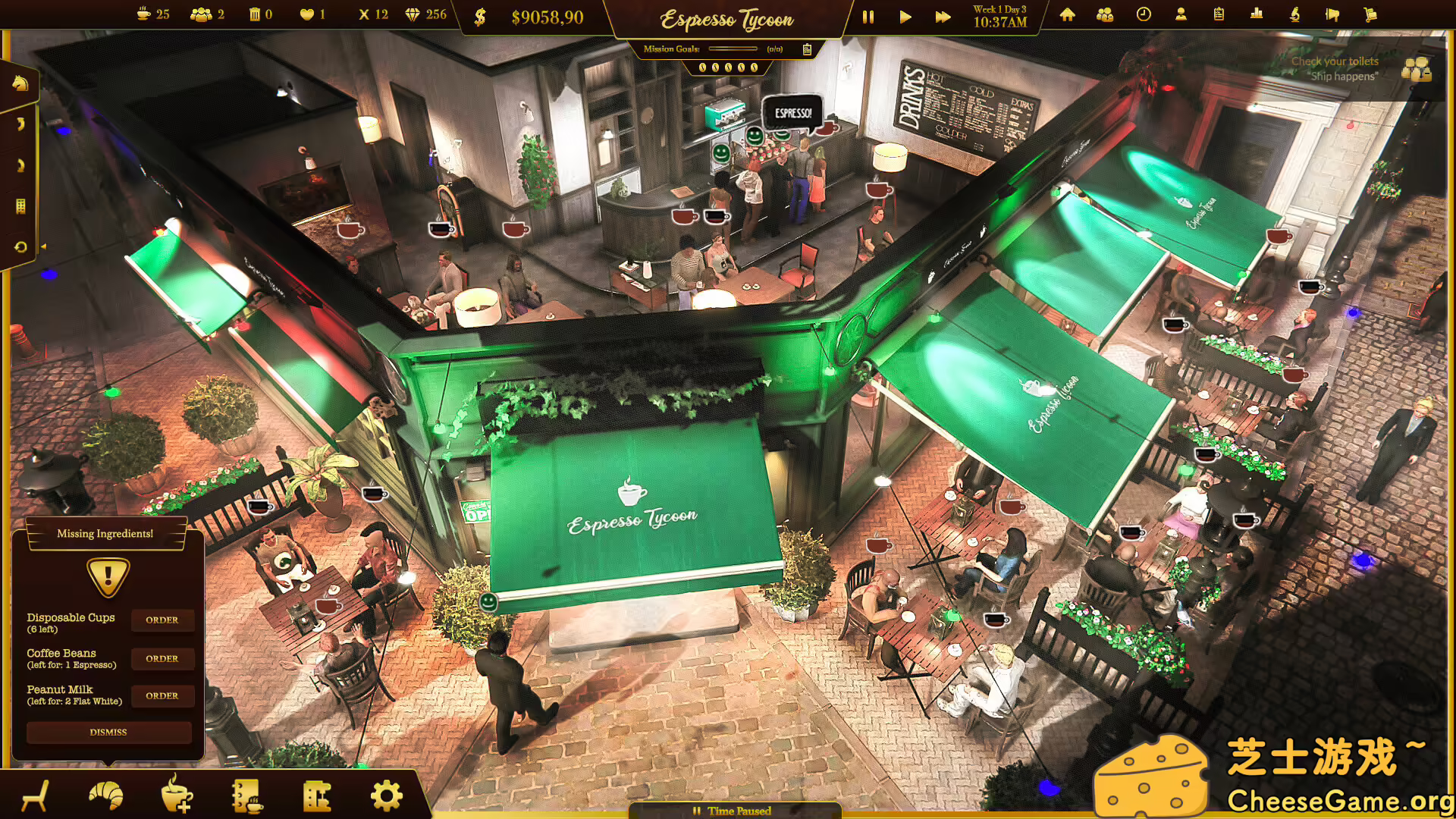Expand the Mission Goals clipboard list
Screen dimensions: 1456x819
pos(807,49)
